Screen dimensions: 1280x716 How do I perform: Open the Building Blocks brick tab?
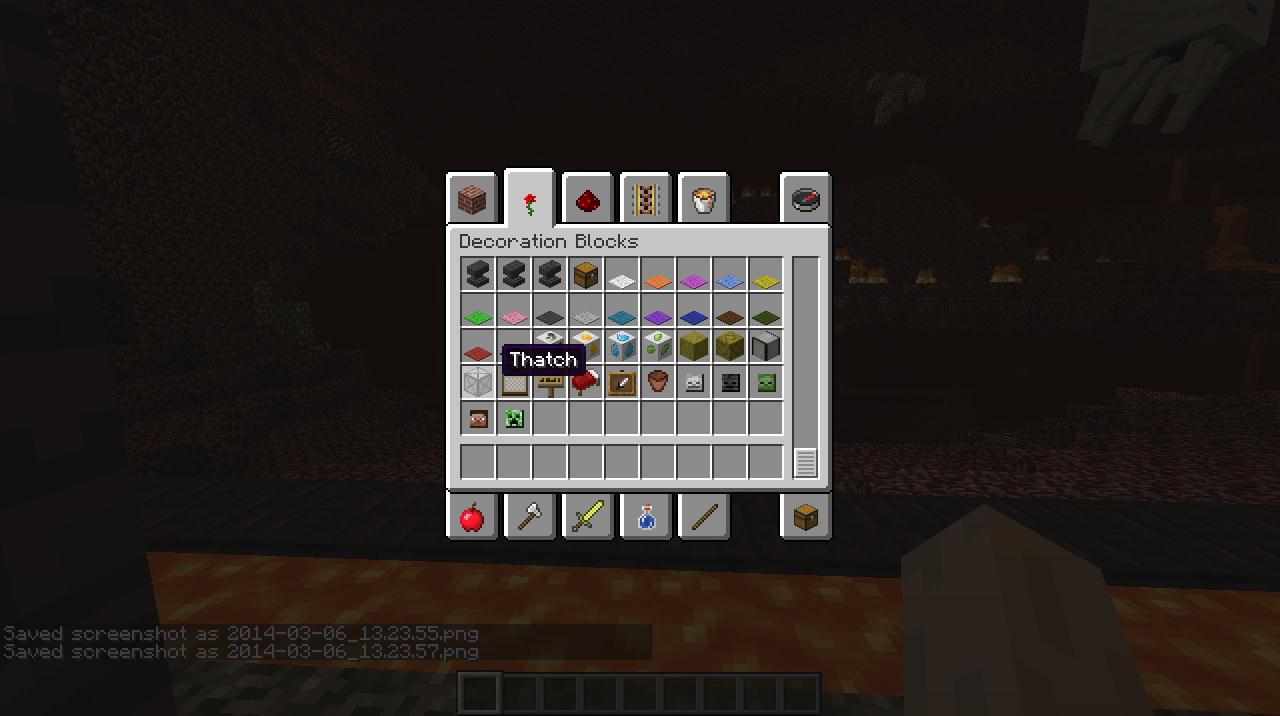(471, 199)
